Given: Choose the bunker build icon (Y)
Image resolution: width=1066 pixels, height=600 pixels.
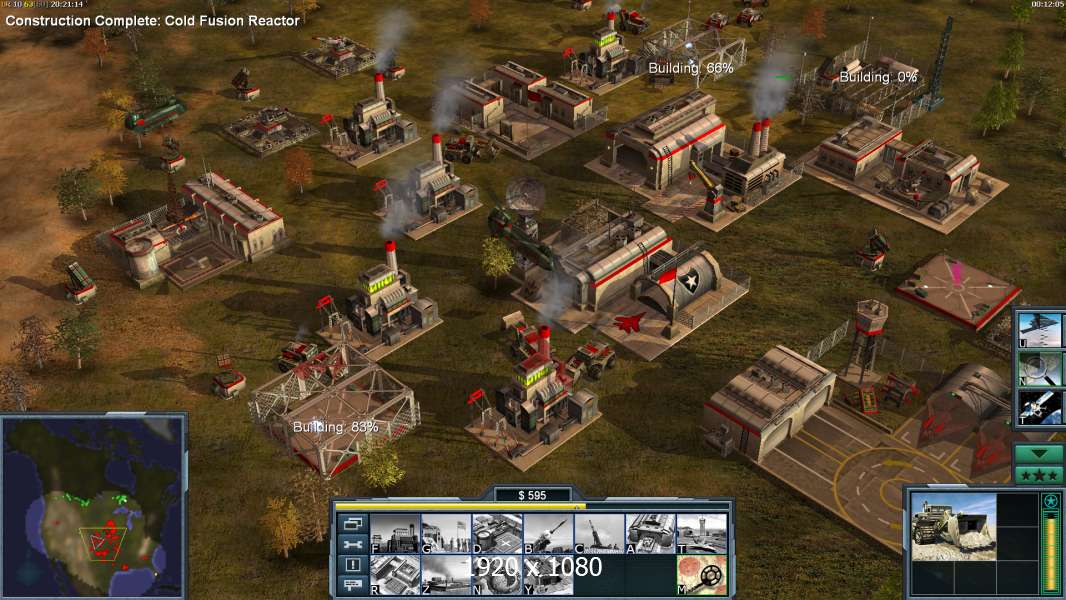Looking at the screenshot, I should [548, 574].
